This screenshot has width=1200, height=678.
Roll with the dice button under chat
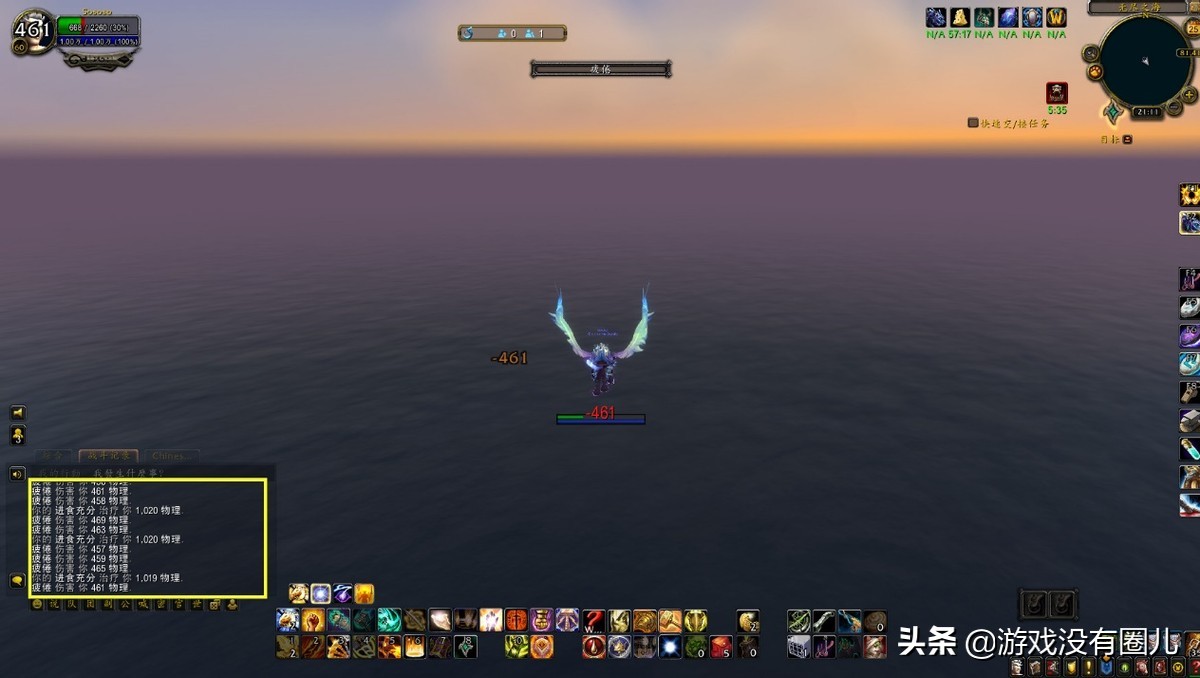tap(215, 604)
